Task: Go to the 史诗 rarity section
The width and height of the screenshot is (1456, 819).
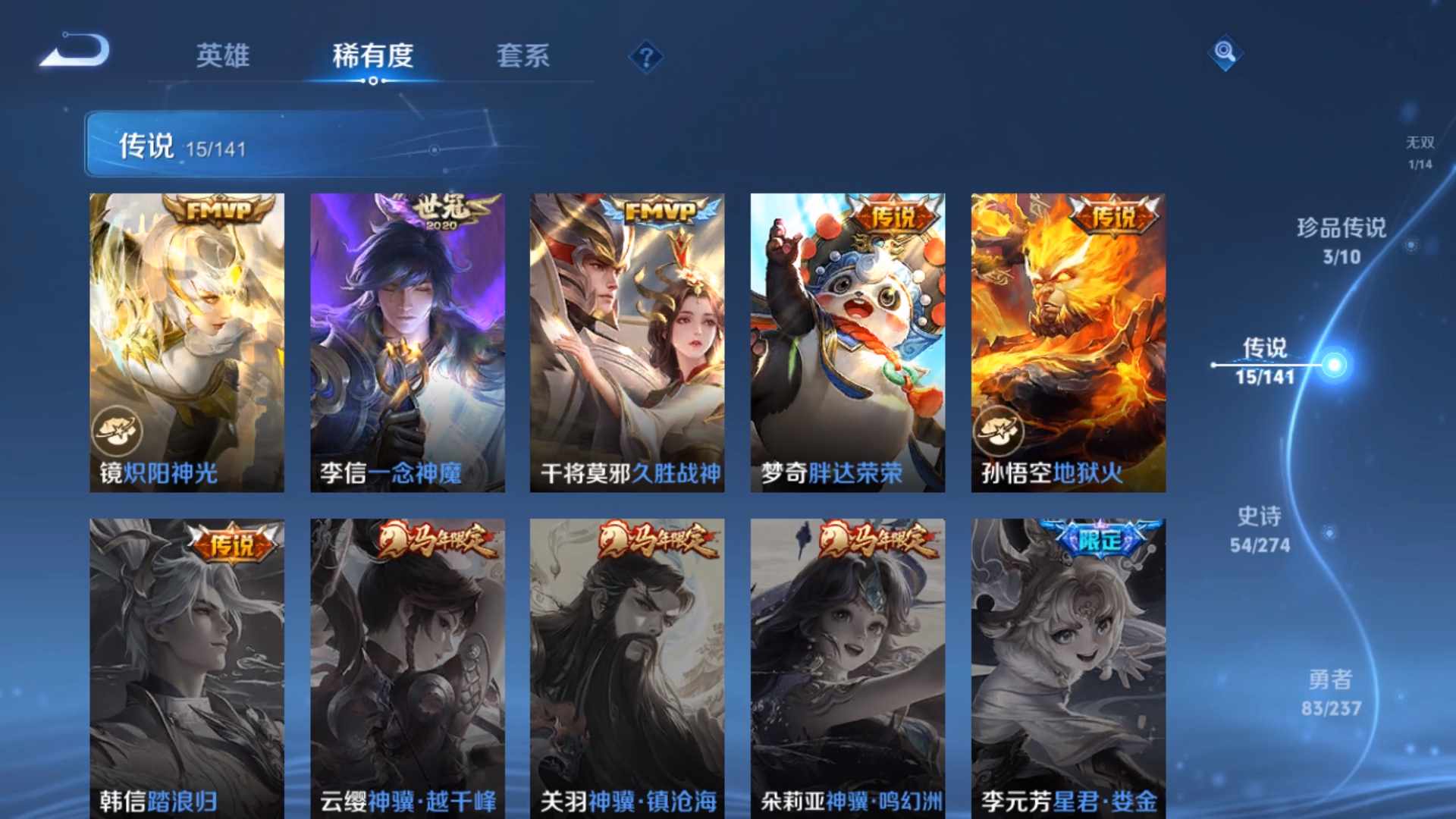Action: 1260,529
